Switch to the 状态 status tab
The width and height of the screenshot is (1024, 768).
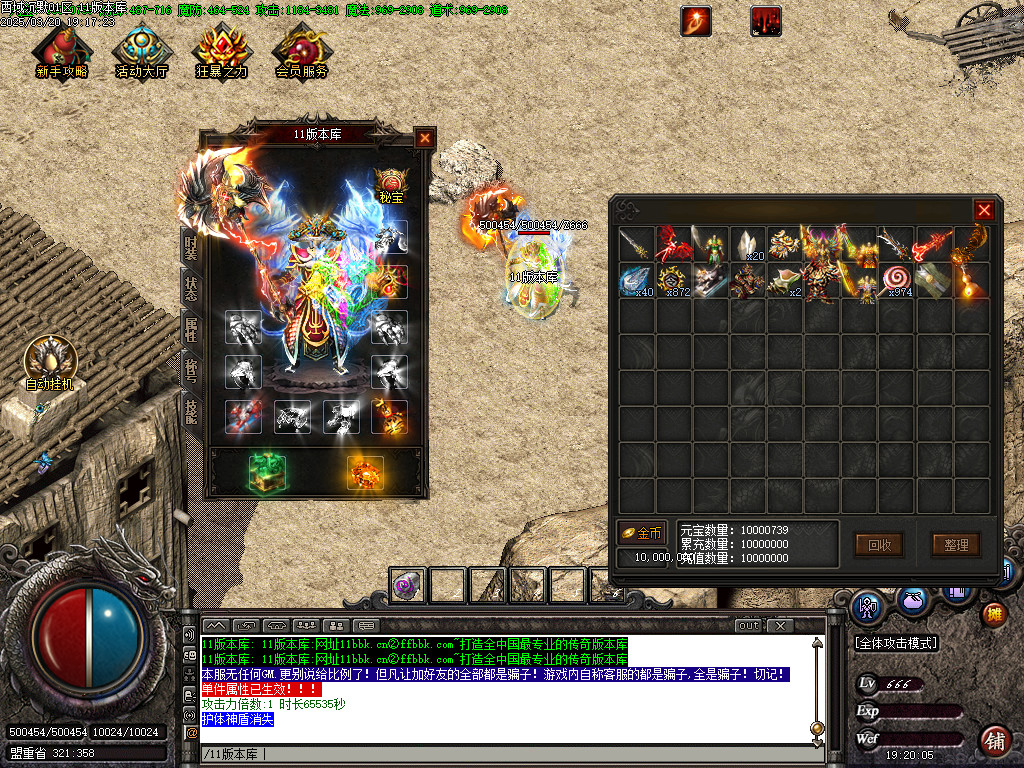coord(190,289)
